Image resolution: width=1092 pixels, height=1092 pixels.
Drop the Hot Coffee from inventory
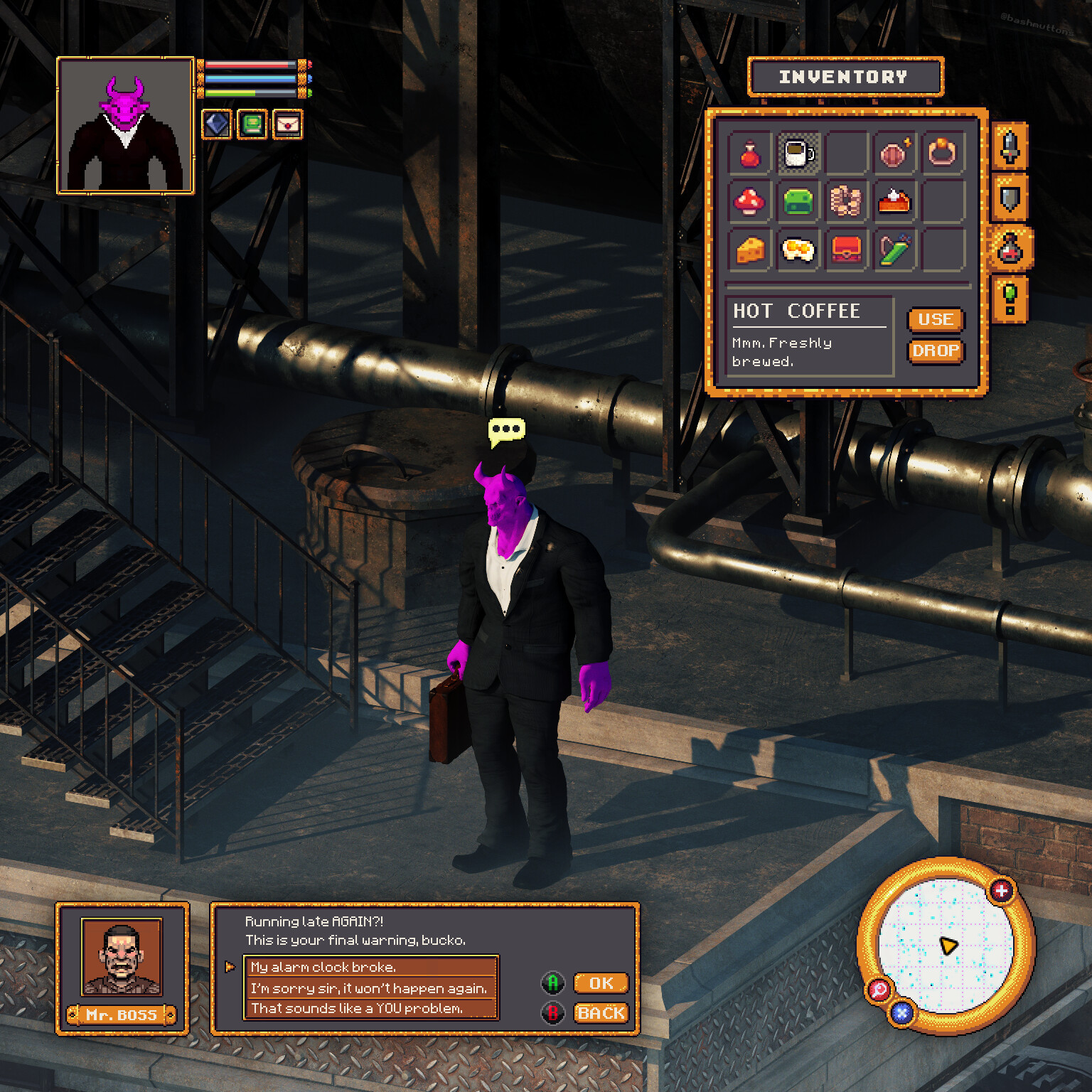click(x=936, y=351)
